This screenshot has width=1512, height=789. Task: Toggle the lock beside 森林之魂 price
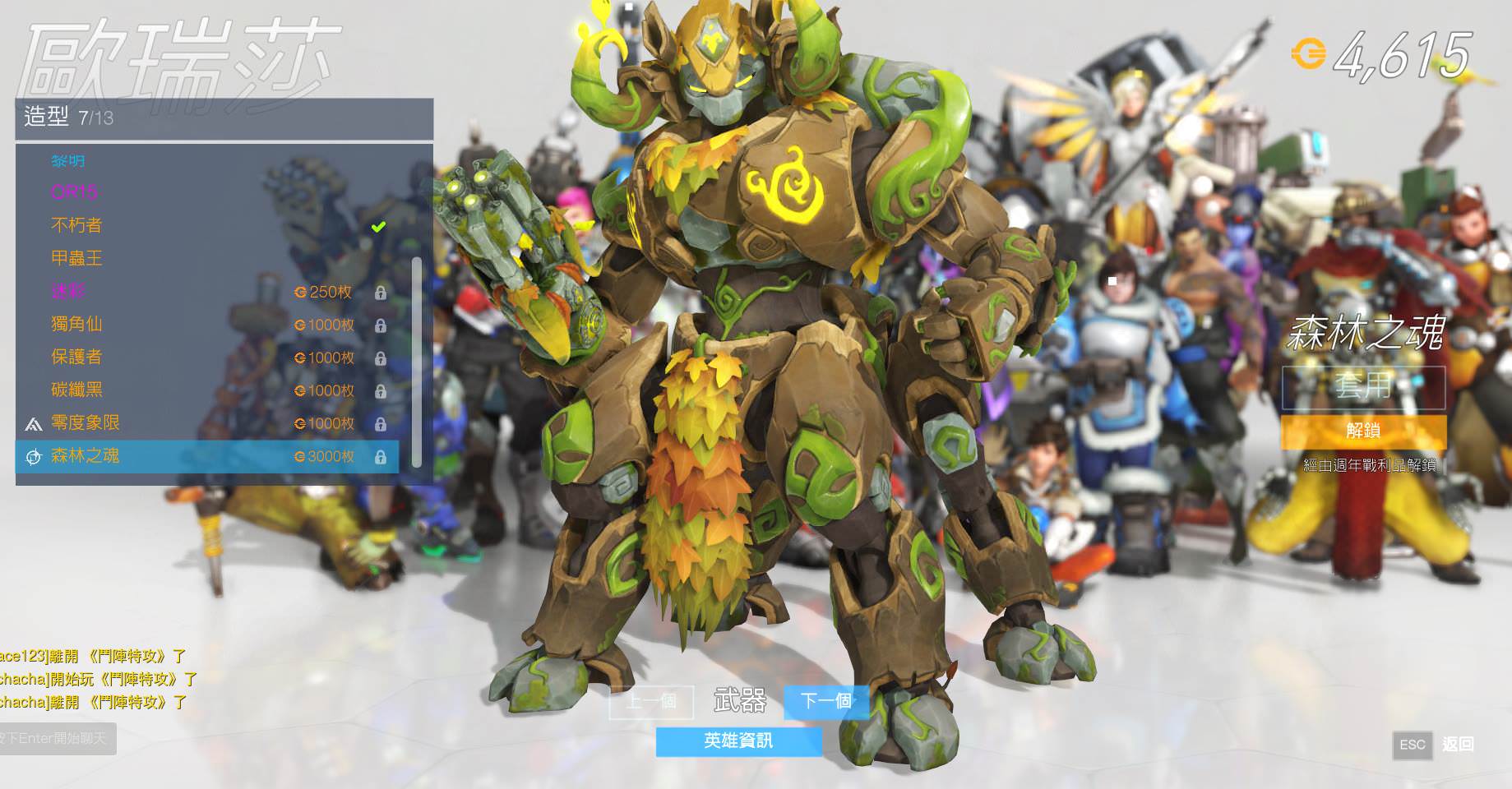coord(381,457)
